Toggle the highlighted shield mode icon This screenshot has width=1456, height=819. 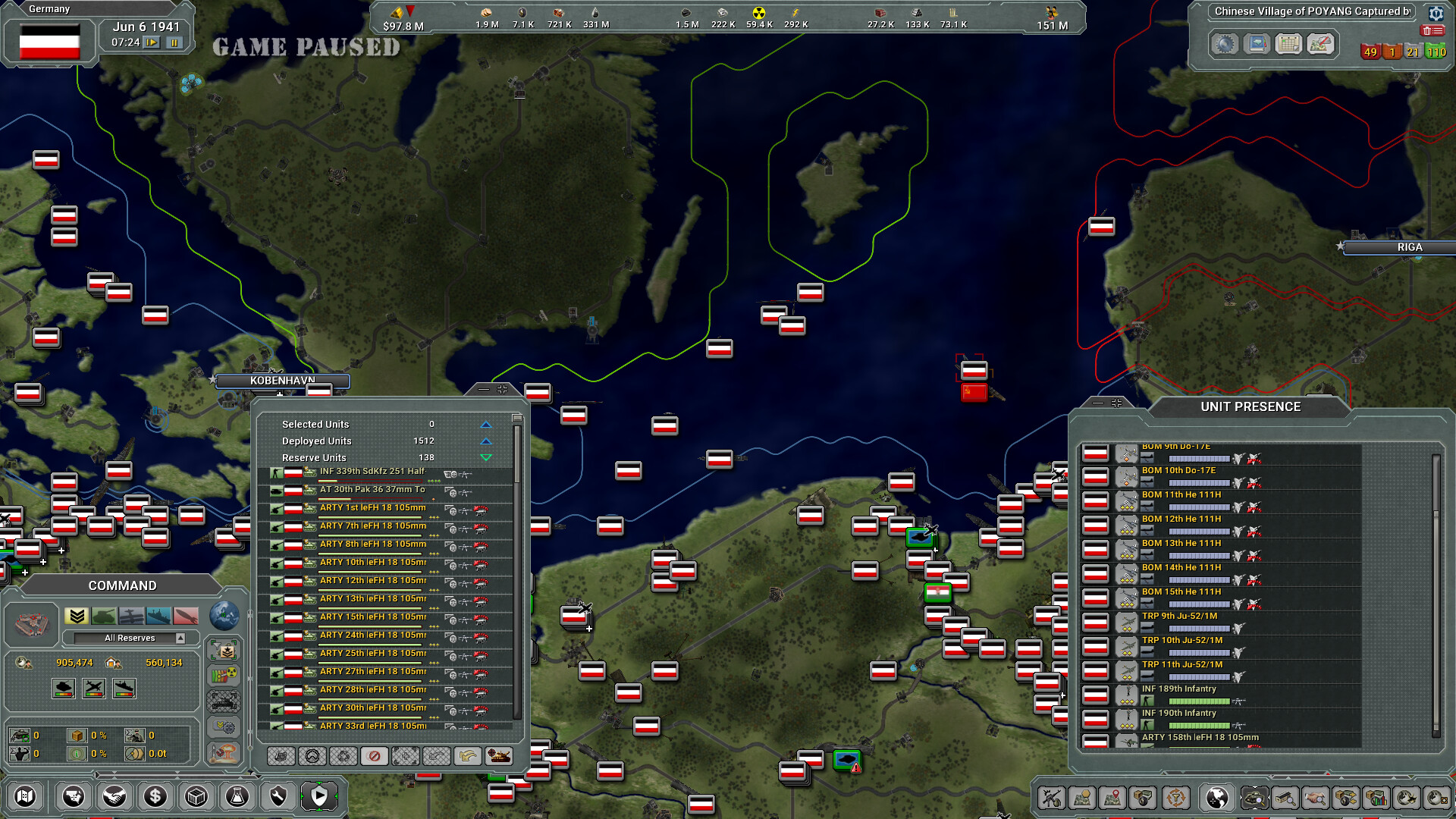(x=321, y=795)
